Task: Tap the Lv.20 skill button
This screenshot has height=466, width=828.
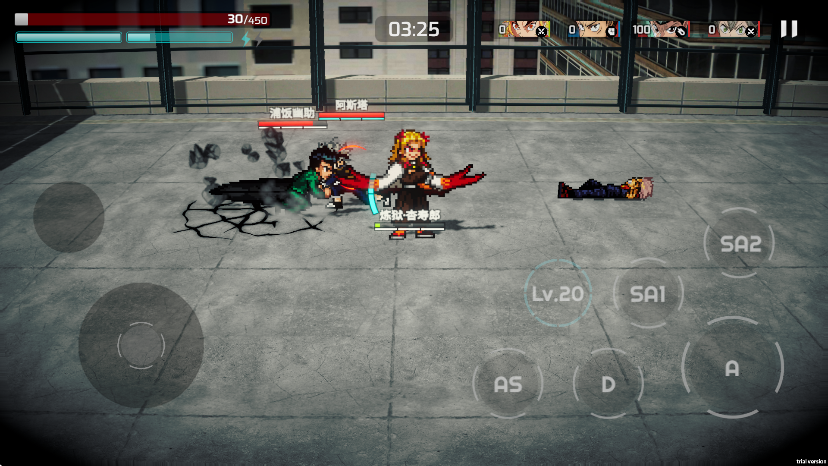Action: 557,294
